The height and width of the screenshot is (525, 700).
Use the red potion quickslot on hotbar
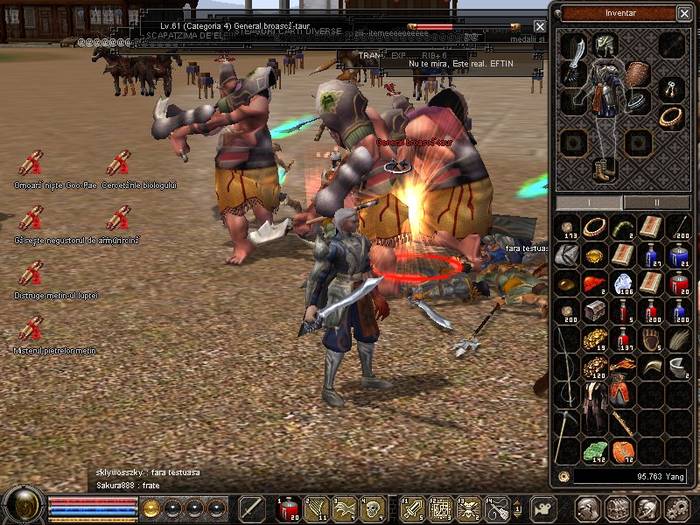point(288,509)
